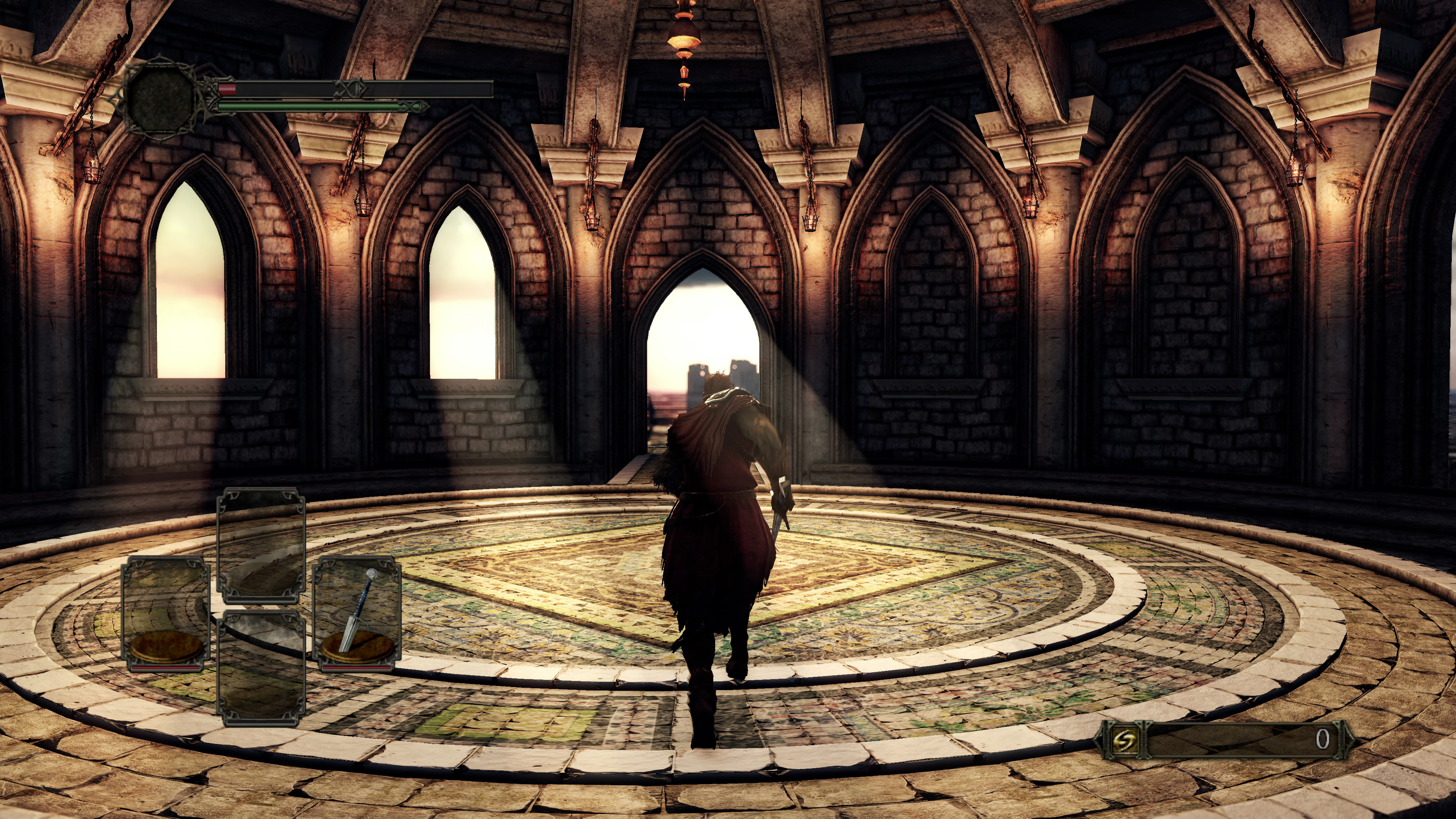Select the dagger right-hand weapon slot
The width and height of the screenshot is (1456, 819).
(x=357, y=614)
